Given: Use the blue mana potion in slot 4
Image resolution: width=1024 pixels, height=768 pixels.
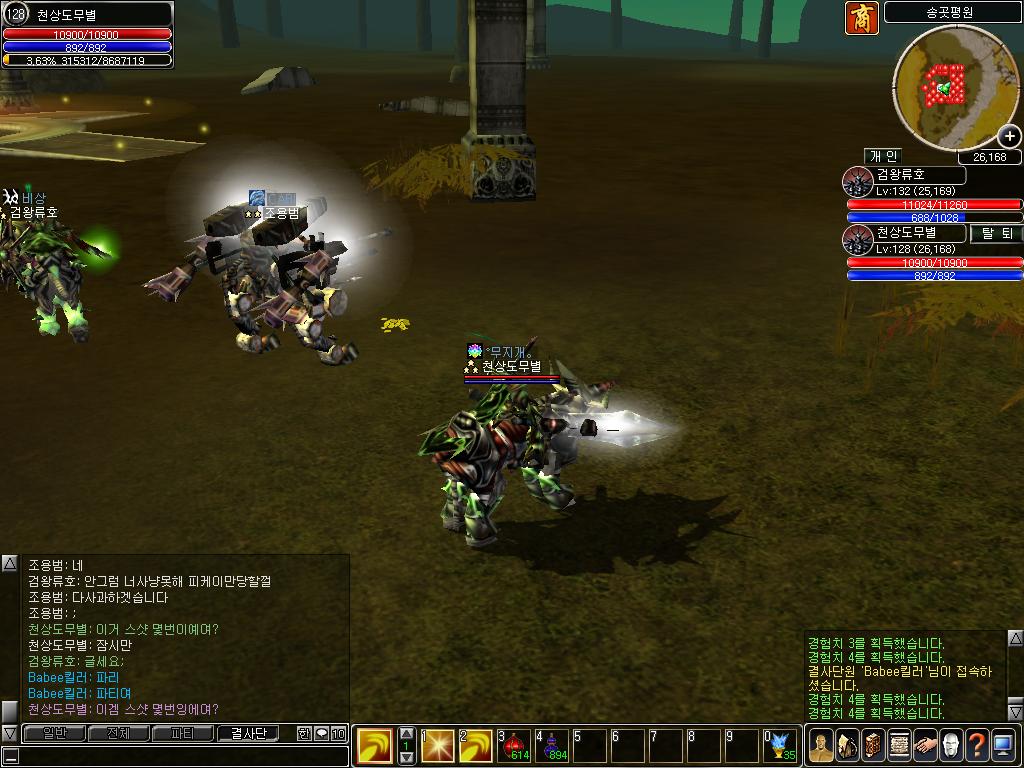Looking at the screenshot, I should pos(553,746).
